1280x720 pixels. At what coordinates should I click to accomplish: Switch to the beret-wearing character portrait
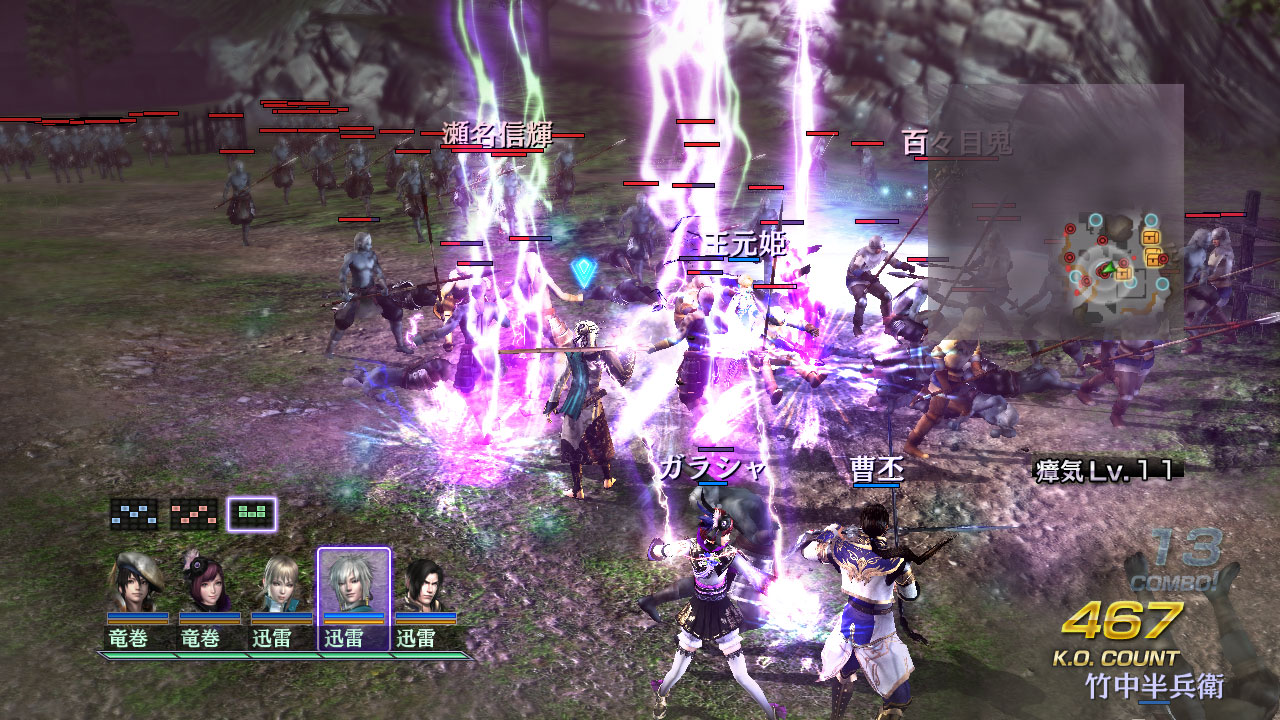138,582
